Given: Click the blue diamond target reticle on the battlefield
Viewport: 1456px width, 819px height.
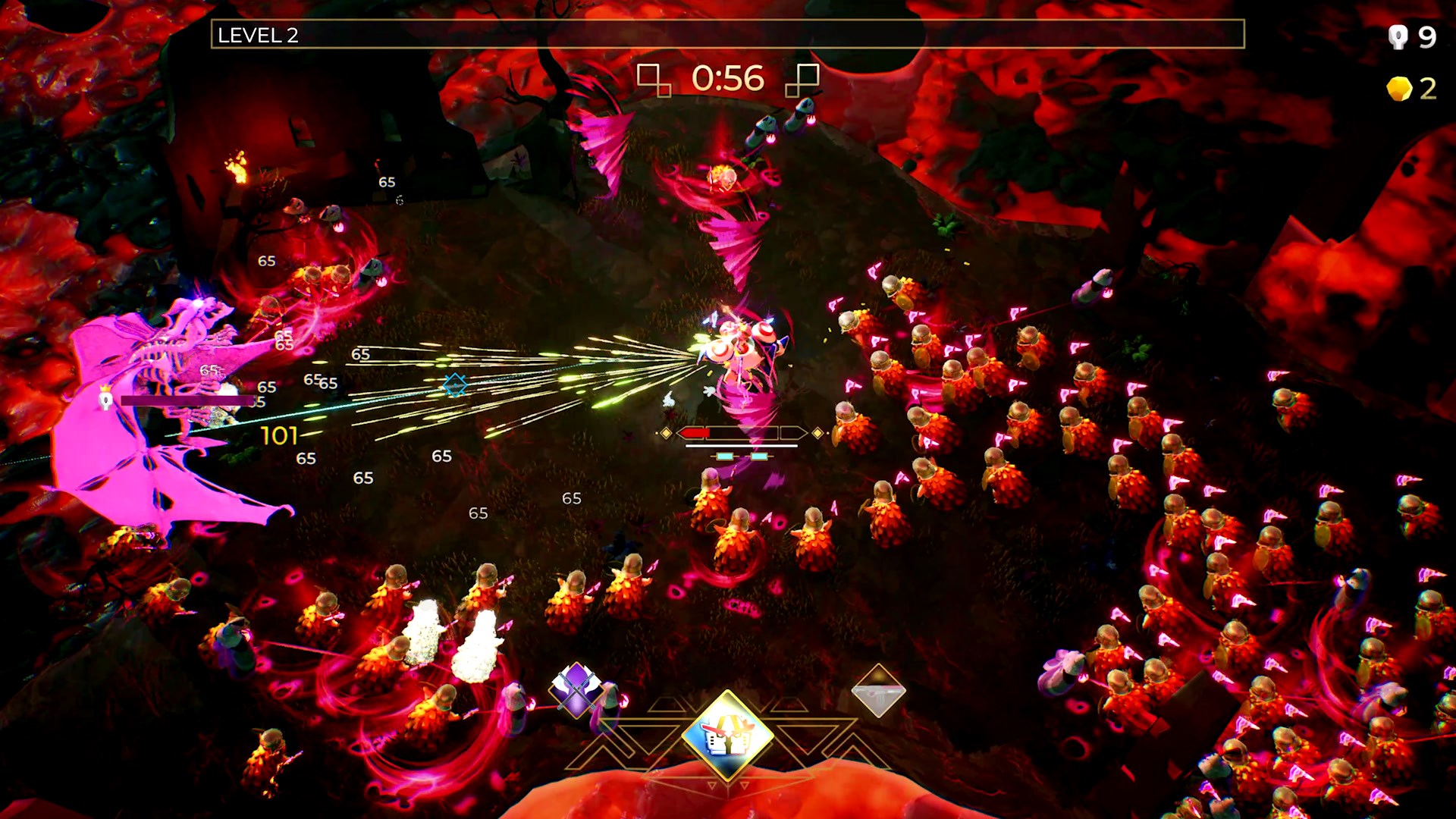Looking at the screenshot, I should pos(455,386).
